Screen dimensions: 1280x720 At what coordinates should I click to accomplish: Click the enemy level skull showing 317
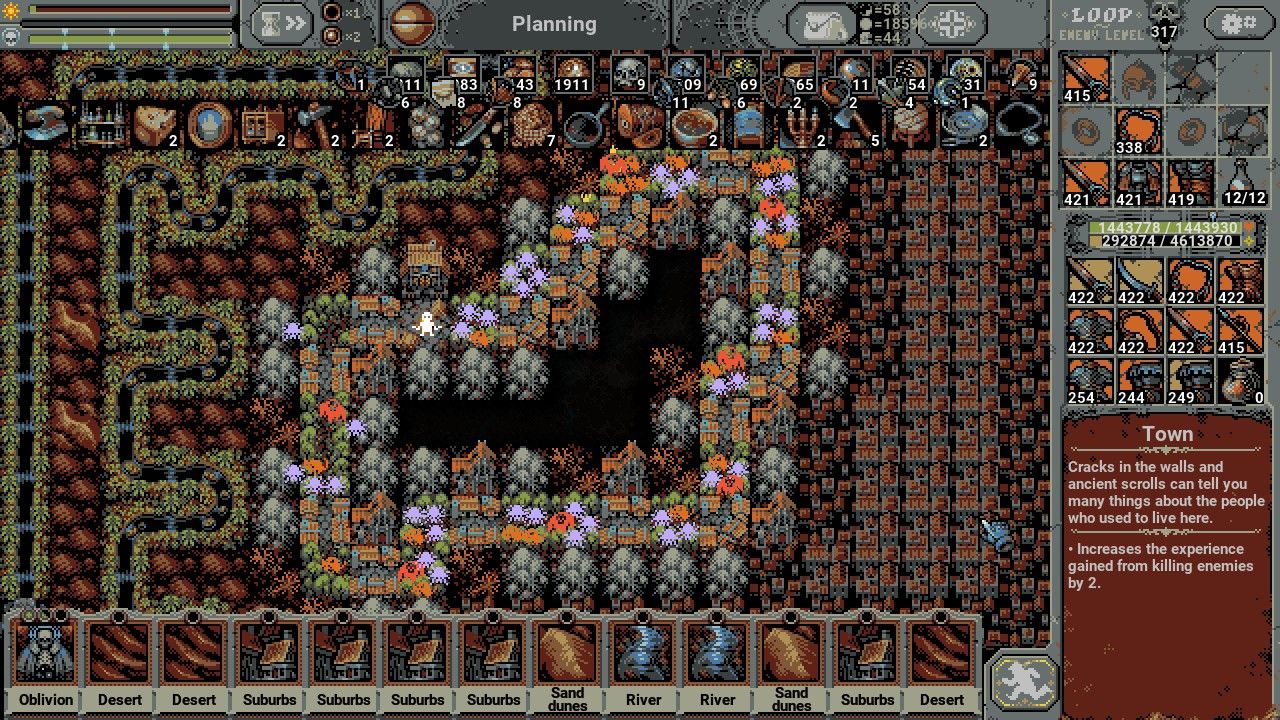1163,22
